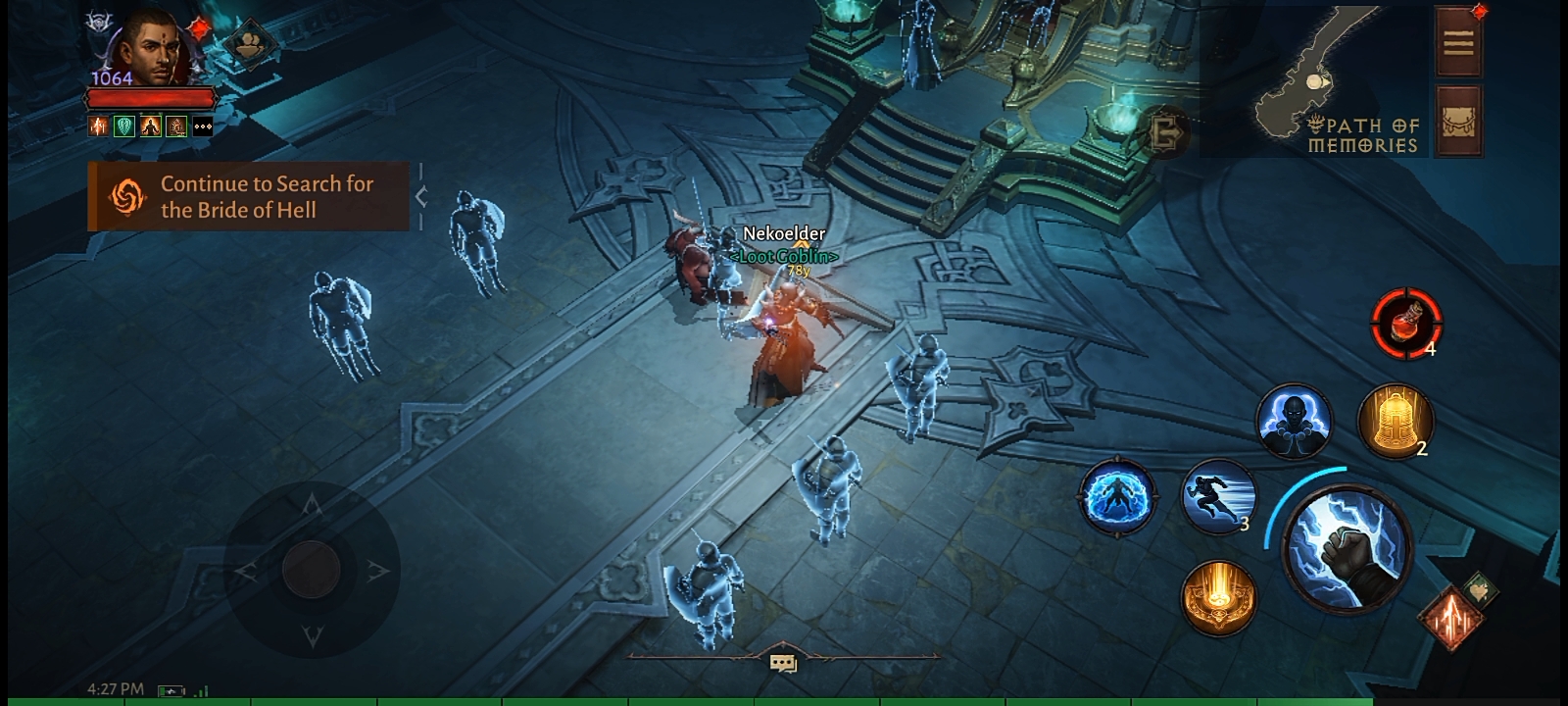Show more active buffs via the ellipsis
Viewport: 1568px width, 706px height.
(x=203, y=126)
